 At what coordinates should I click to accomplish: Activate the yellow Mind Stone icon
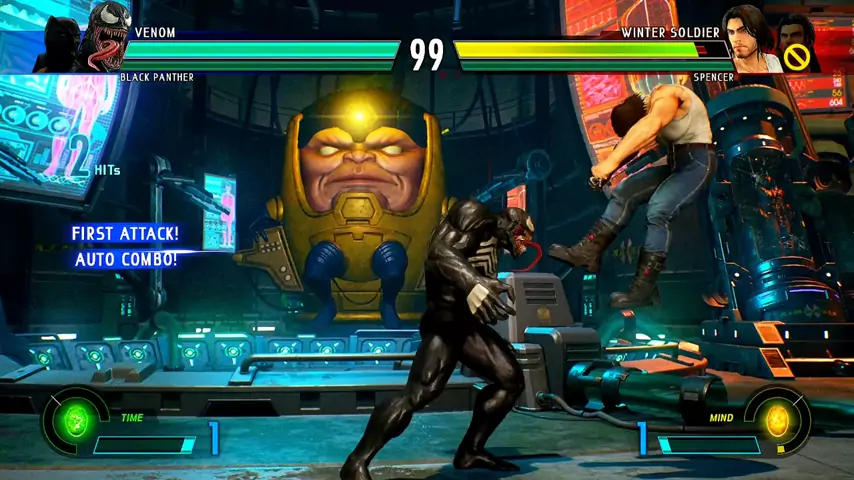coord(777,420)
